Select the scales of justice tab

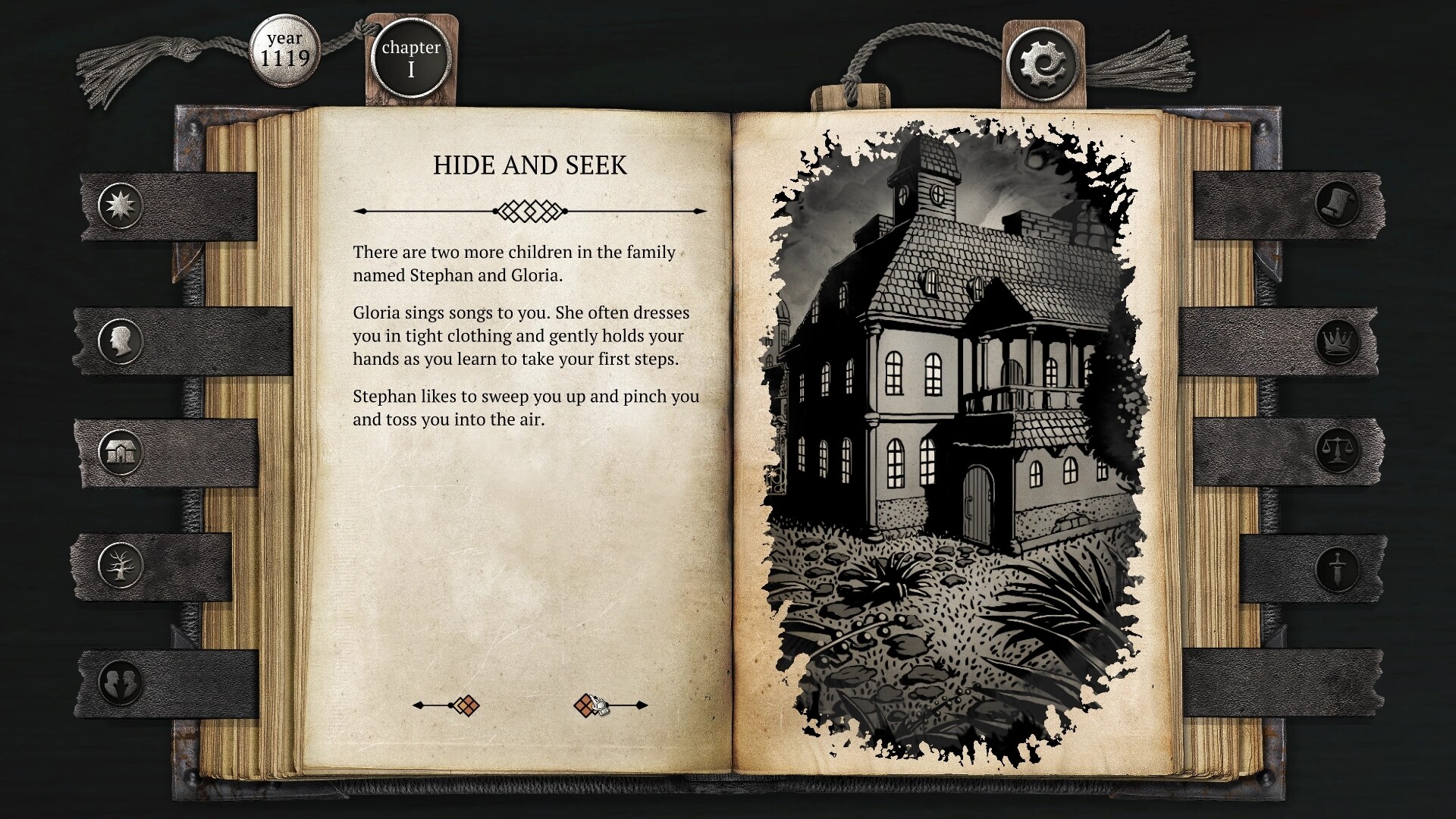tap(1337, 450)
